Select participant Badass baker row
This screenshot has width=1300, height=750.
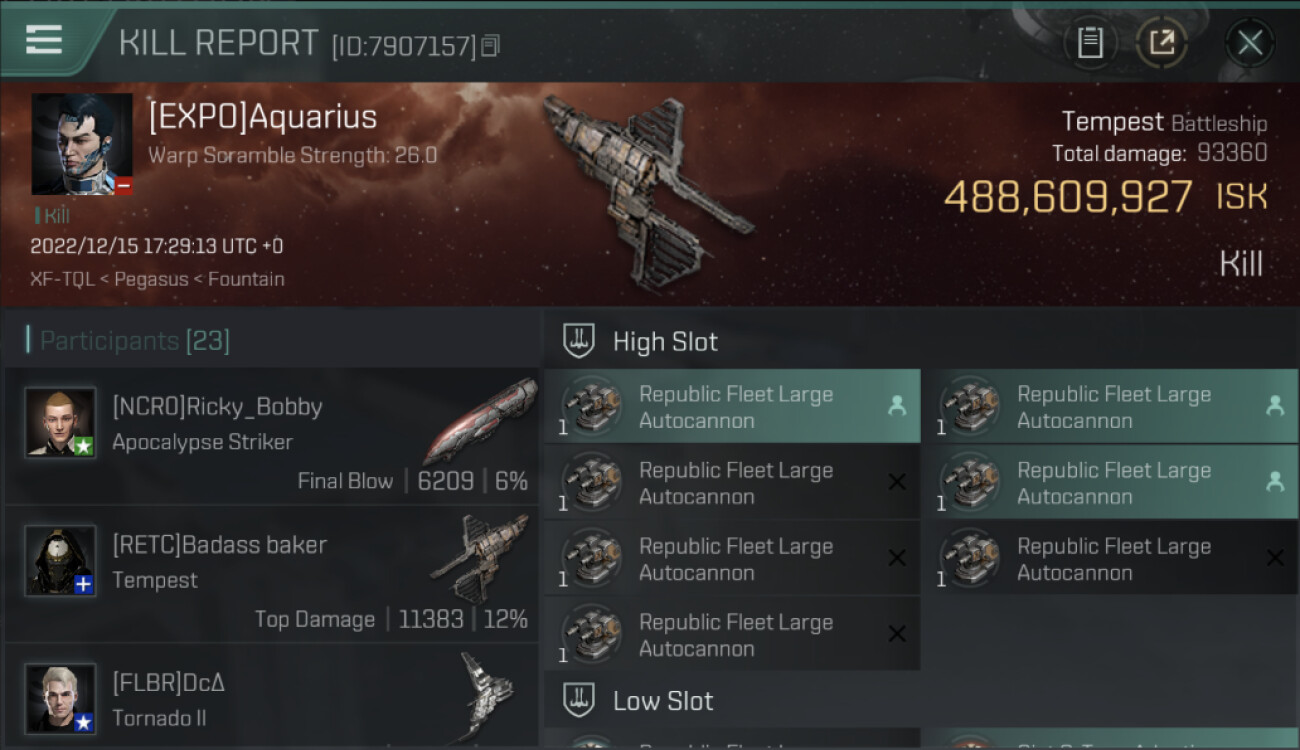pos(272,575)
